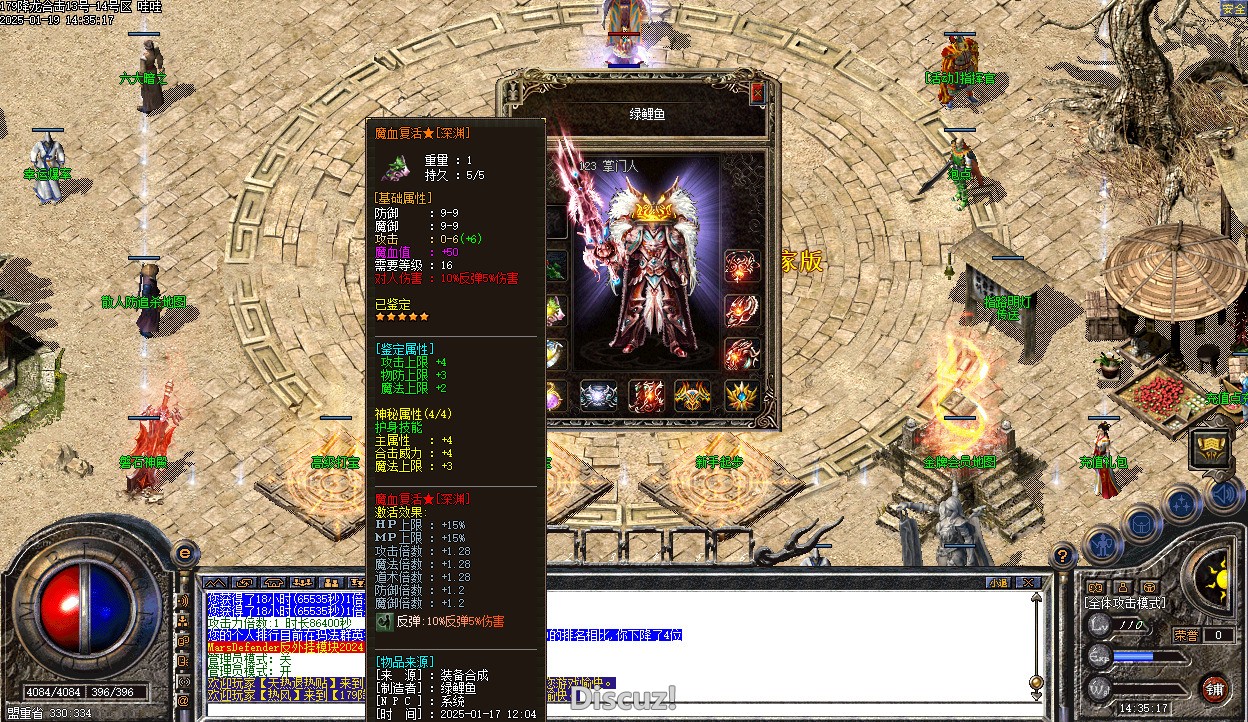Open the 安全 safe zone indicator
The image size is (1248, 722).
(1233, 9)
